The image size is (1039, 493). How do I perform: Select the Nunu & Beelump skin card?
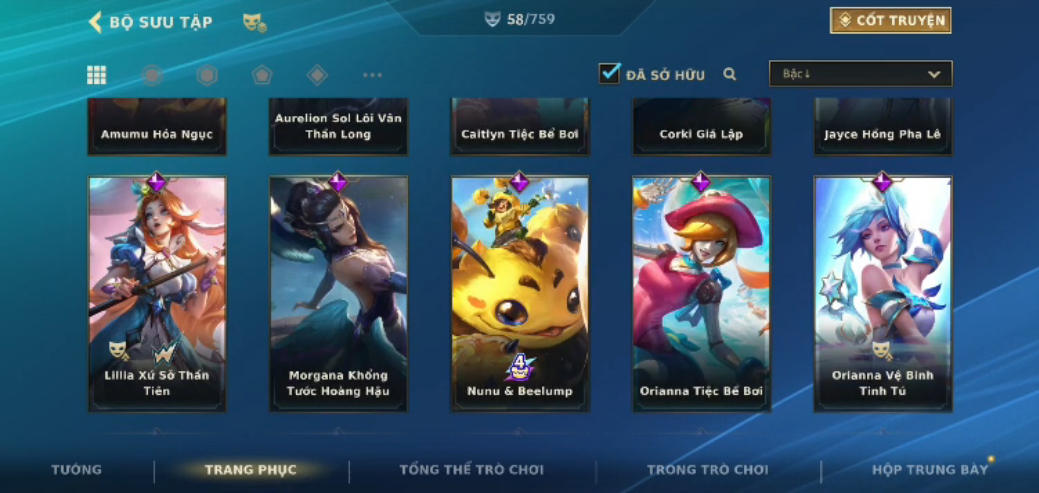pos(520,293)
